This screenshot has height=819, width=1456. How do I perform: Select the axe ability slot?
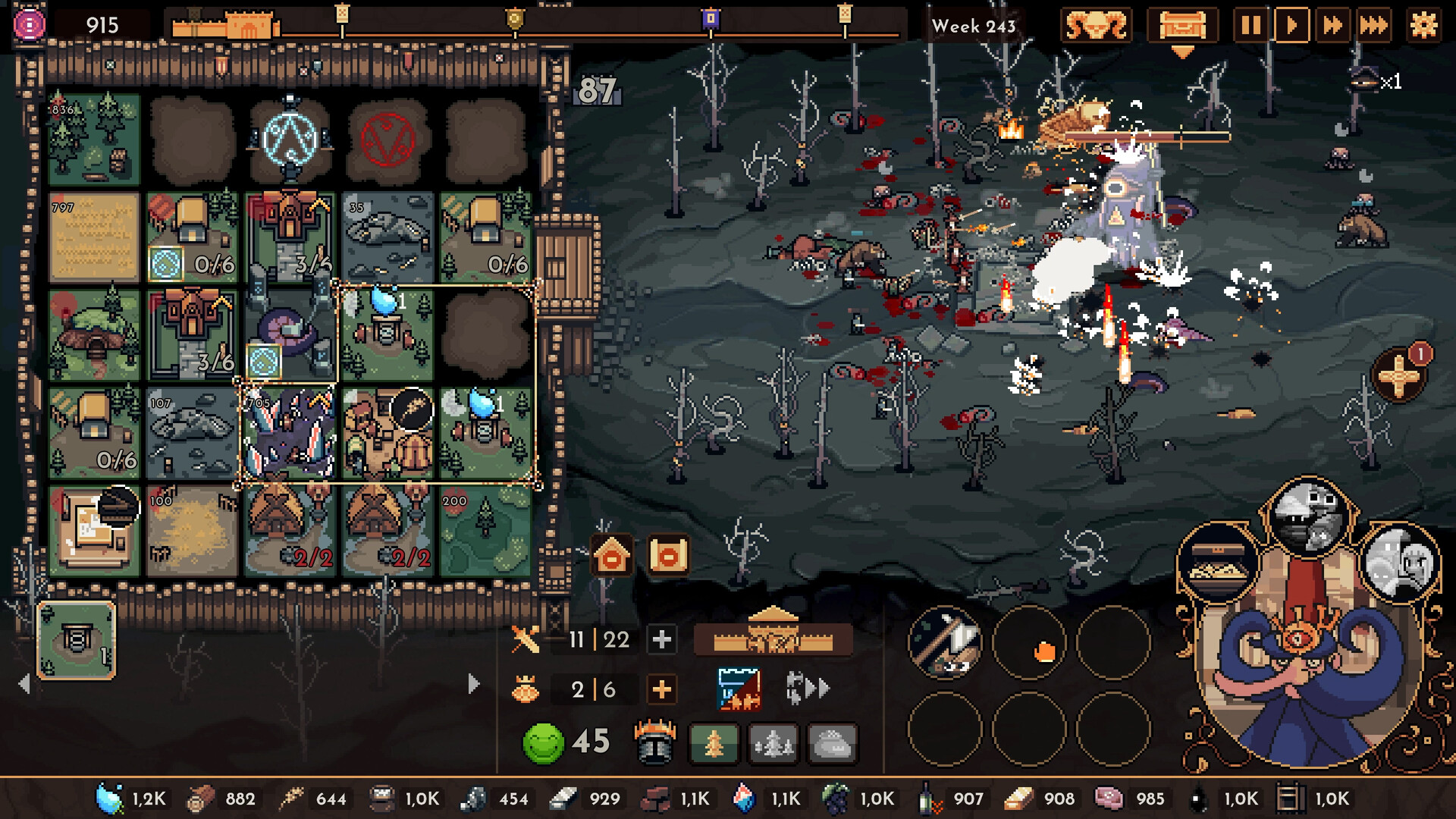pyautogui.click(x=945, y=642)
